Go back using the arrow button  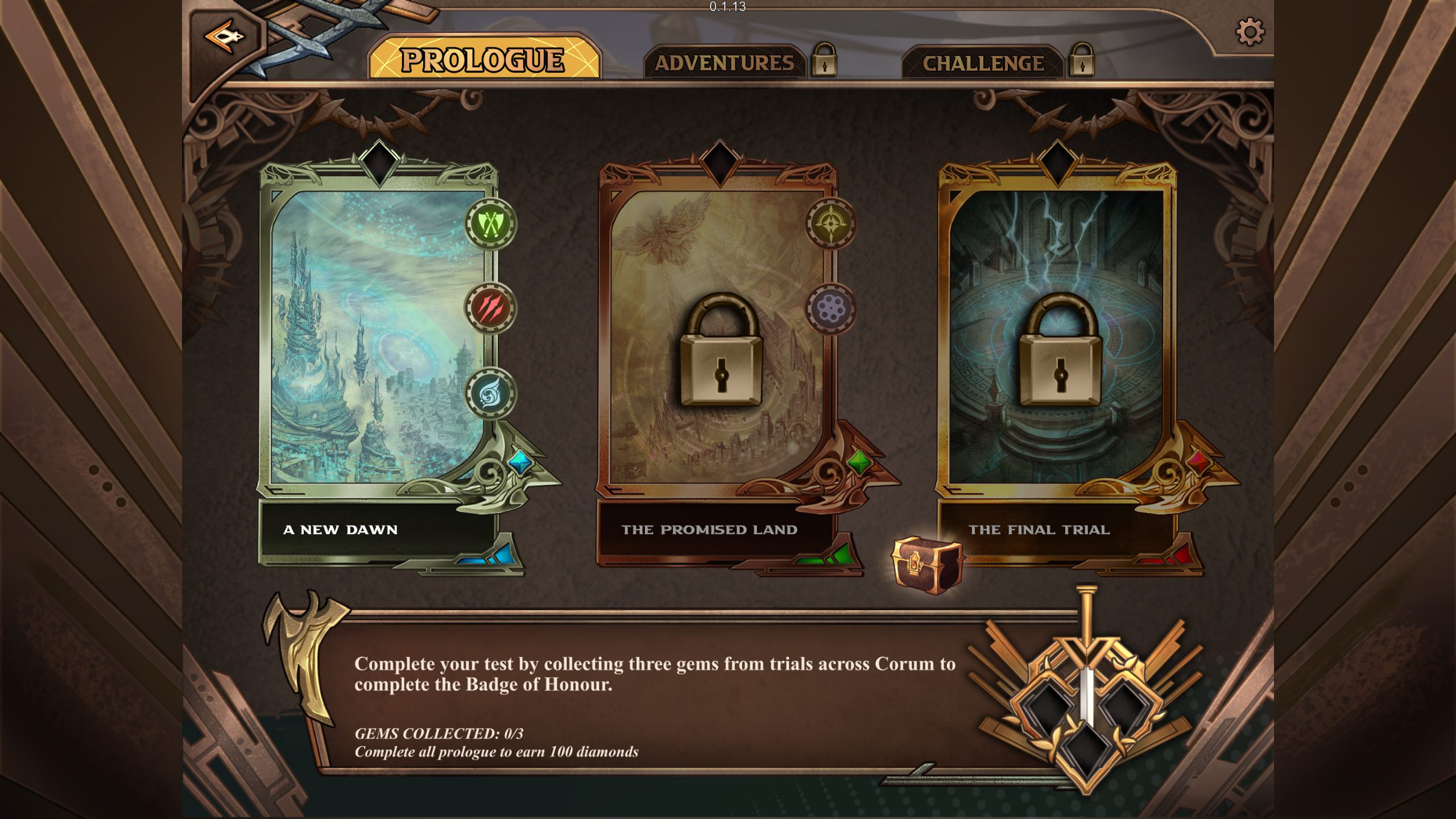(225, 38)
